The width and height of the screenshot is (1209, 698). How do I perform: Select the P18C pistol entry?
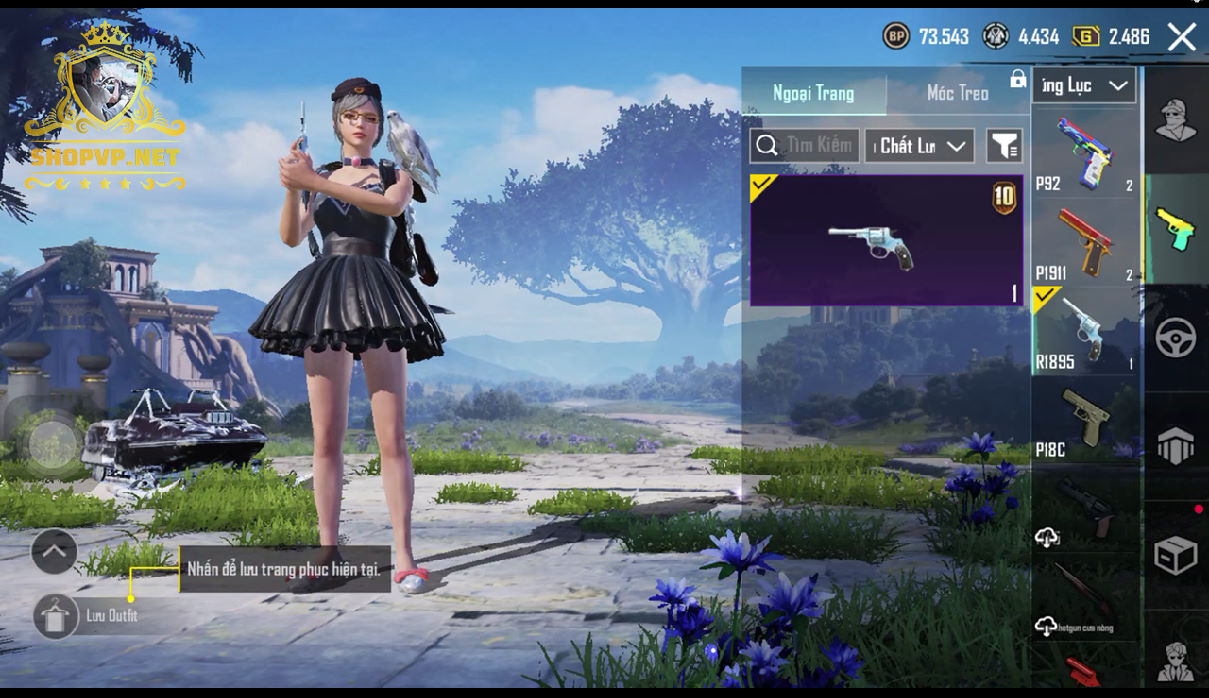coord(1085,420)
